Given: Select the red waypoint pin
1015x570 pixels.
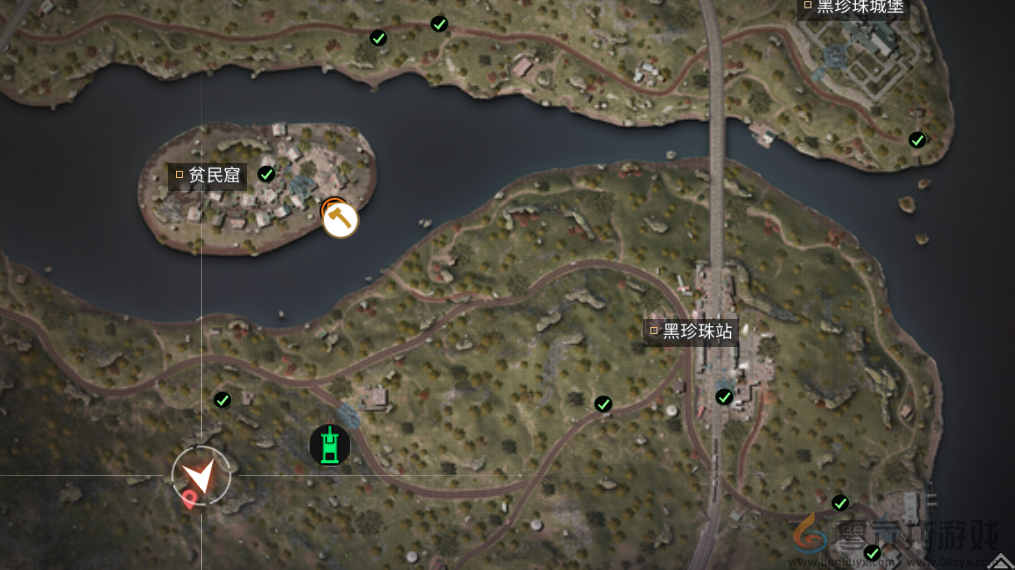Looking at the screenshot, I should 188,499.
